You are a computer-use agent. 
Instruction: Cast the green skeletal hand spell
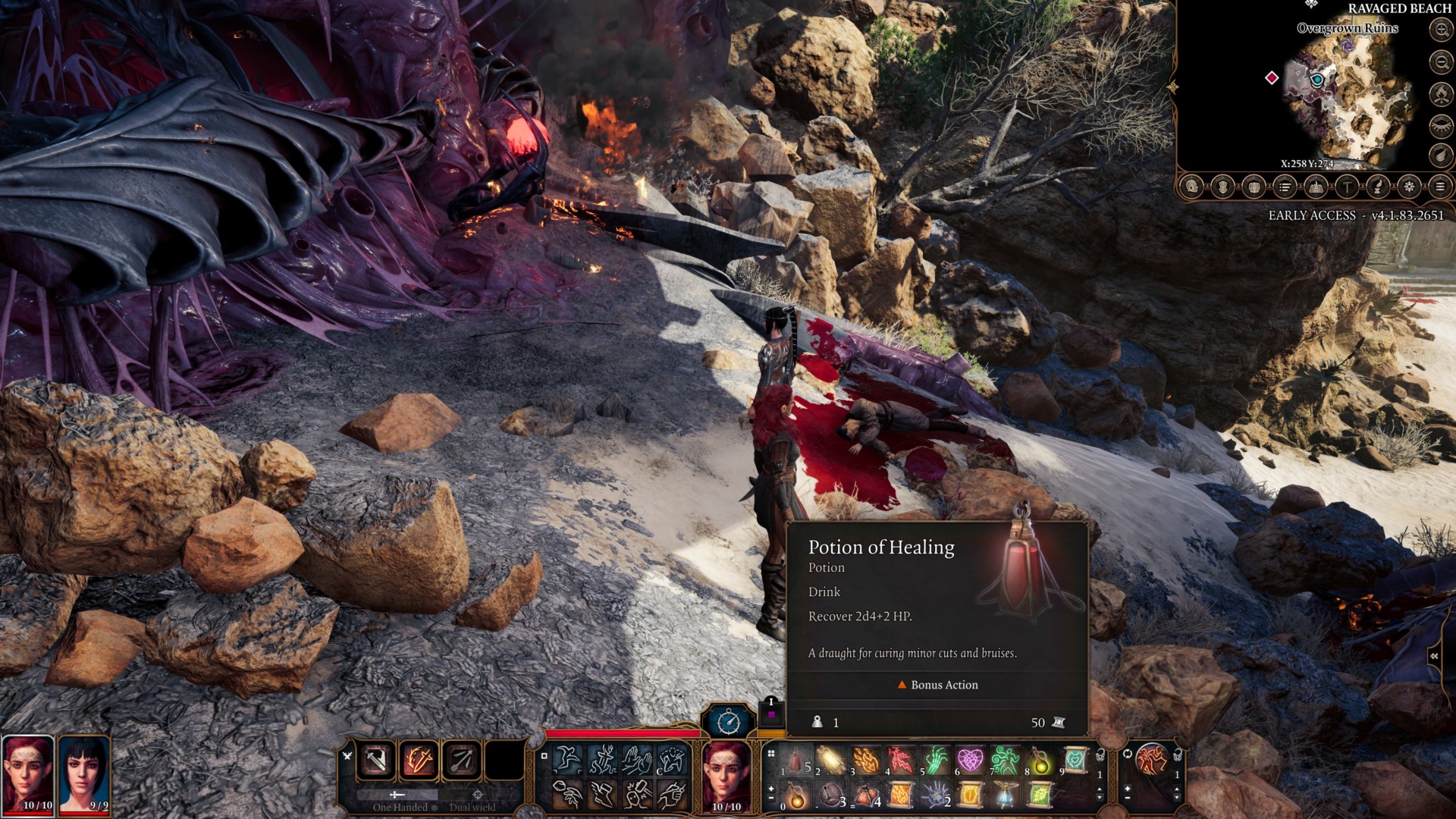tap(935, 759)
